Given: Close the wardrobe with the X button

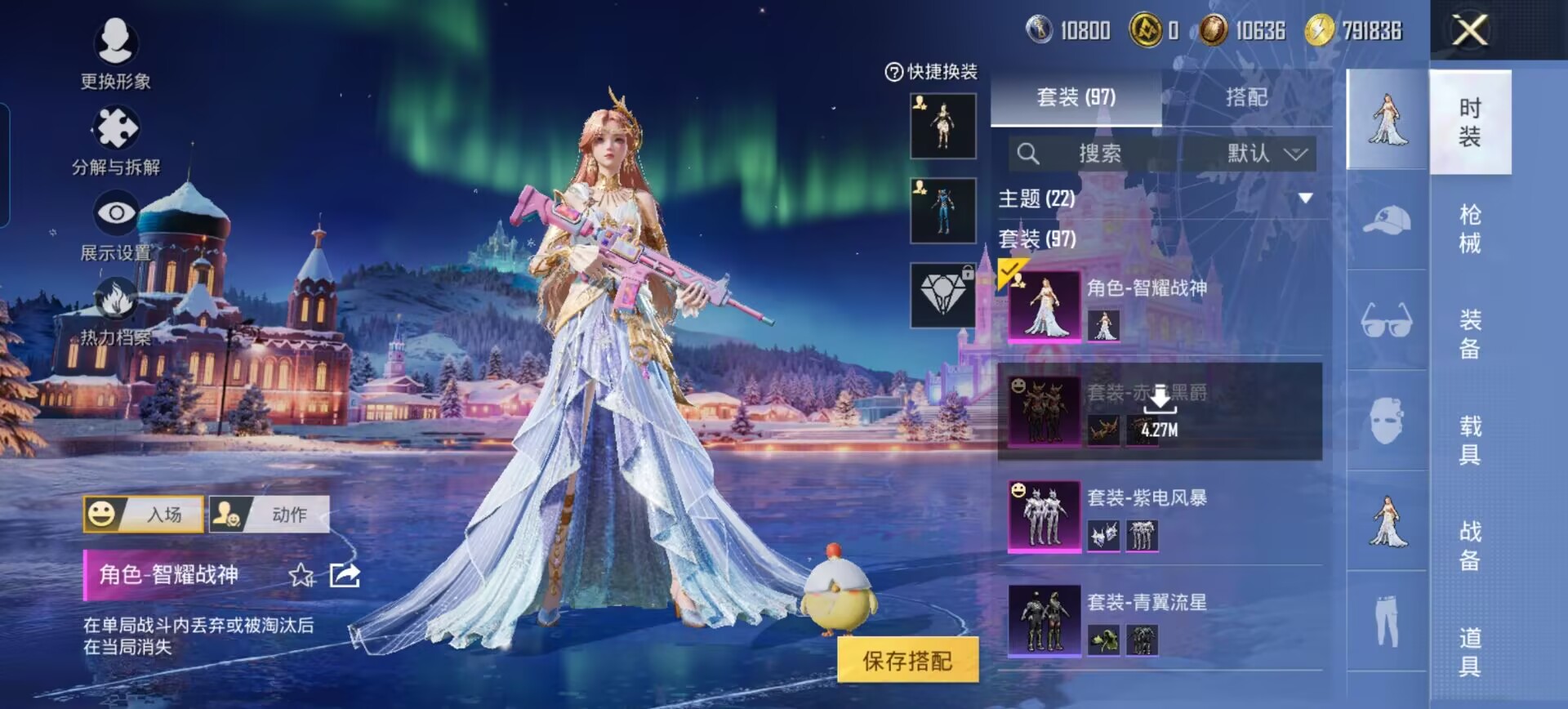Looking at the screenshot, I should 1469,31.
